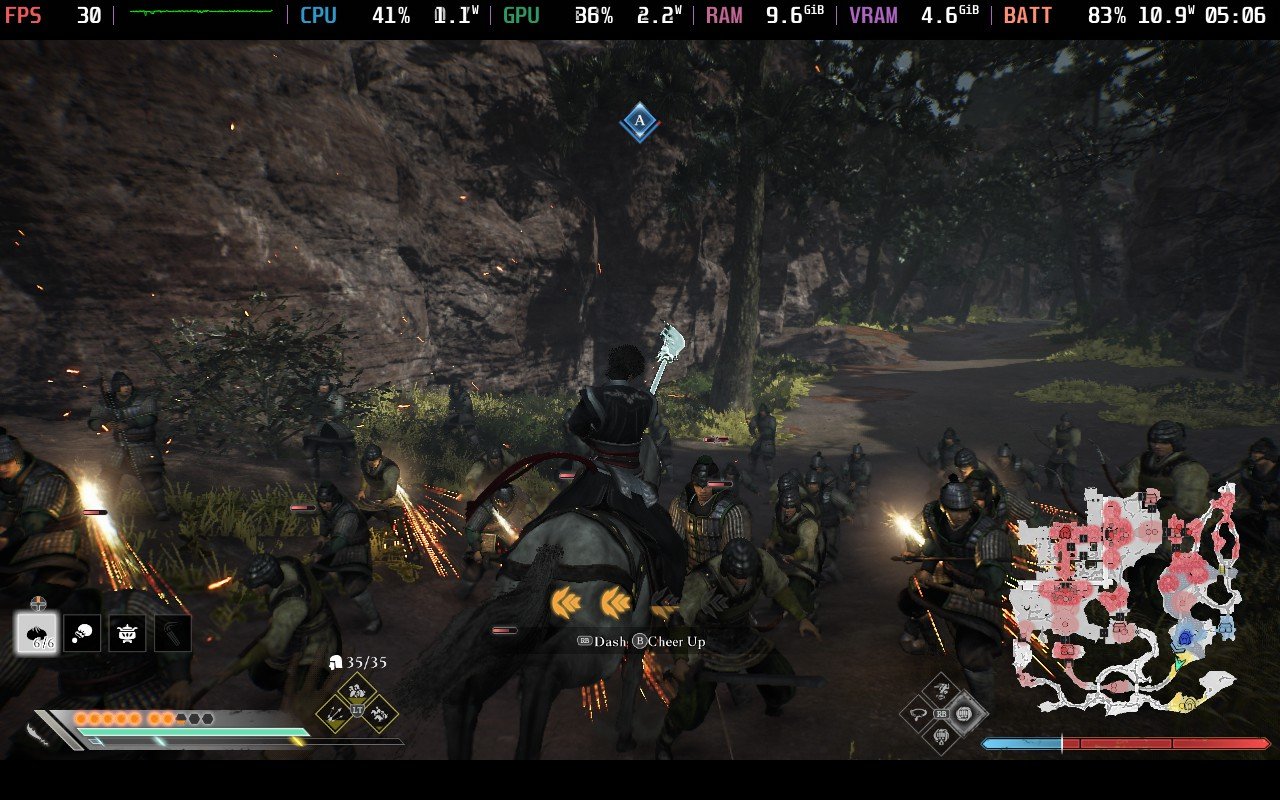Screen dimensions: 1280x800
Task: Click the faction emblem above the item slots
Action: pos(37,601)
